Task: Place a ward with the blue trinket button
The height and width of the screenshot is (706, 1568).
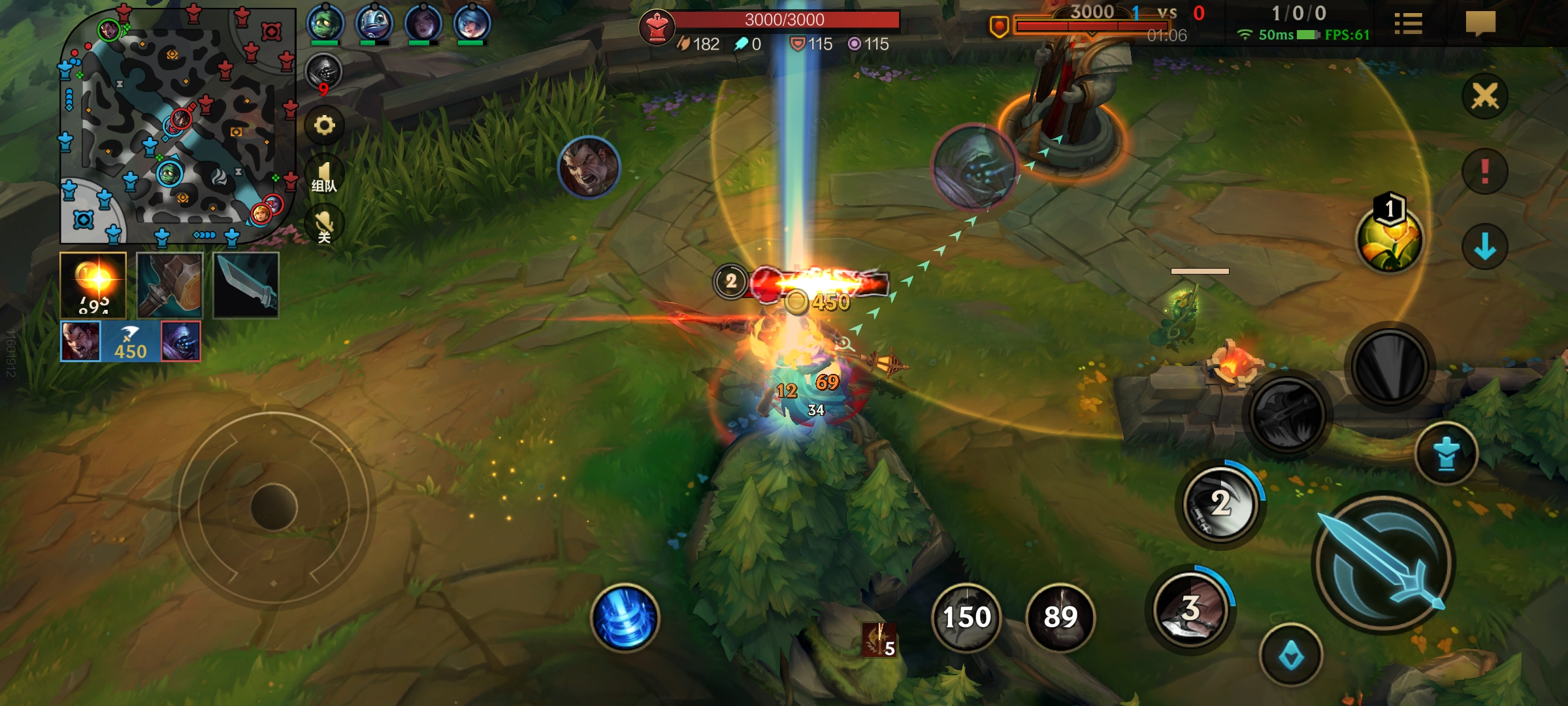Action: pos(1290,656)
